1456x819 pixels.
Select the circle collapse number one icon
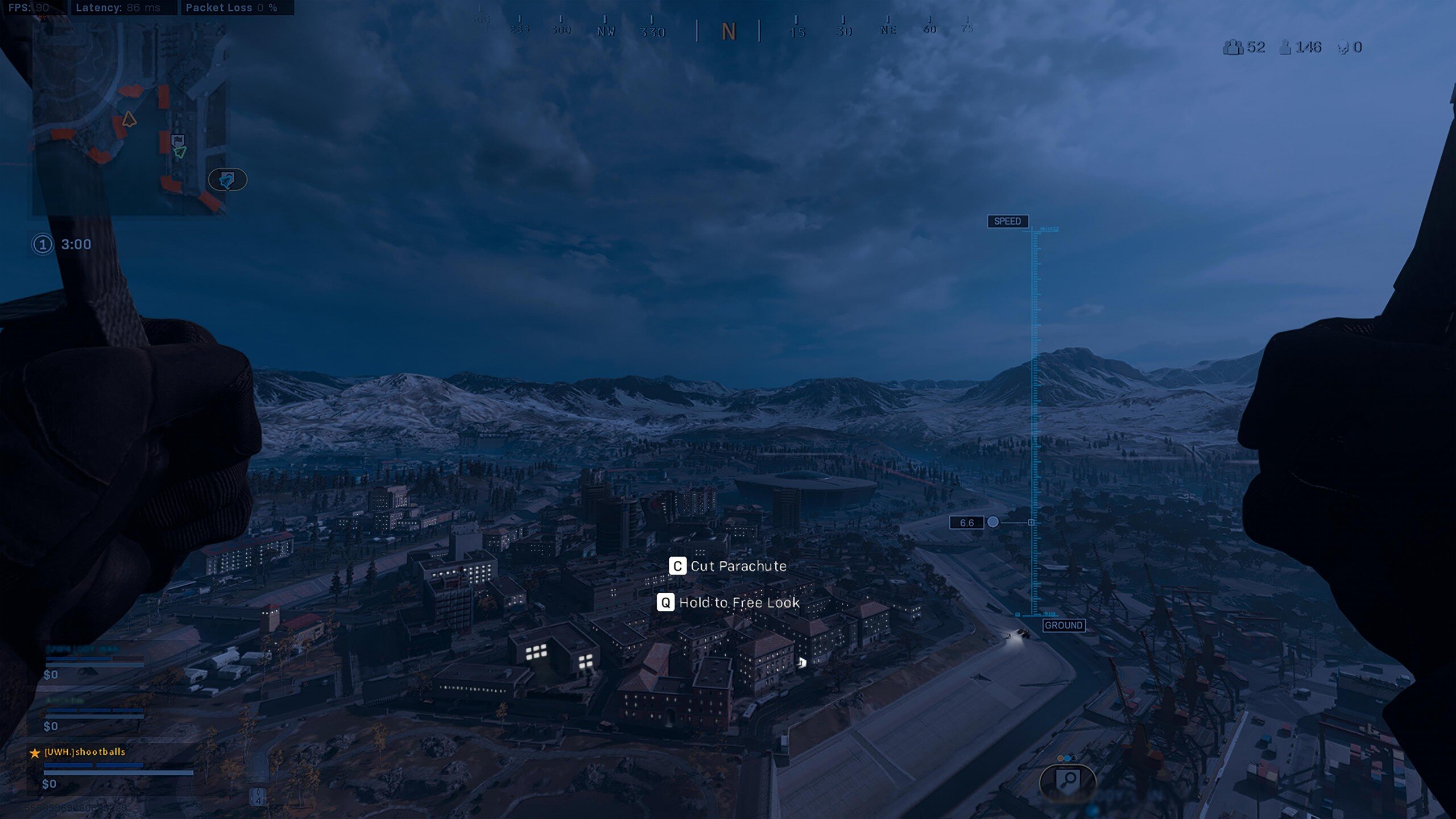[43, 245]
